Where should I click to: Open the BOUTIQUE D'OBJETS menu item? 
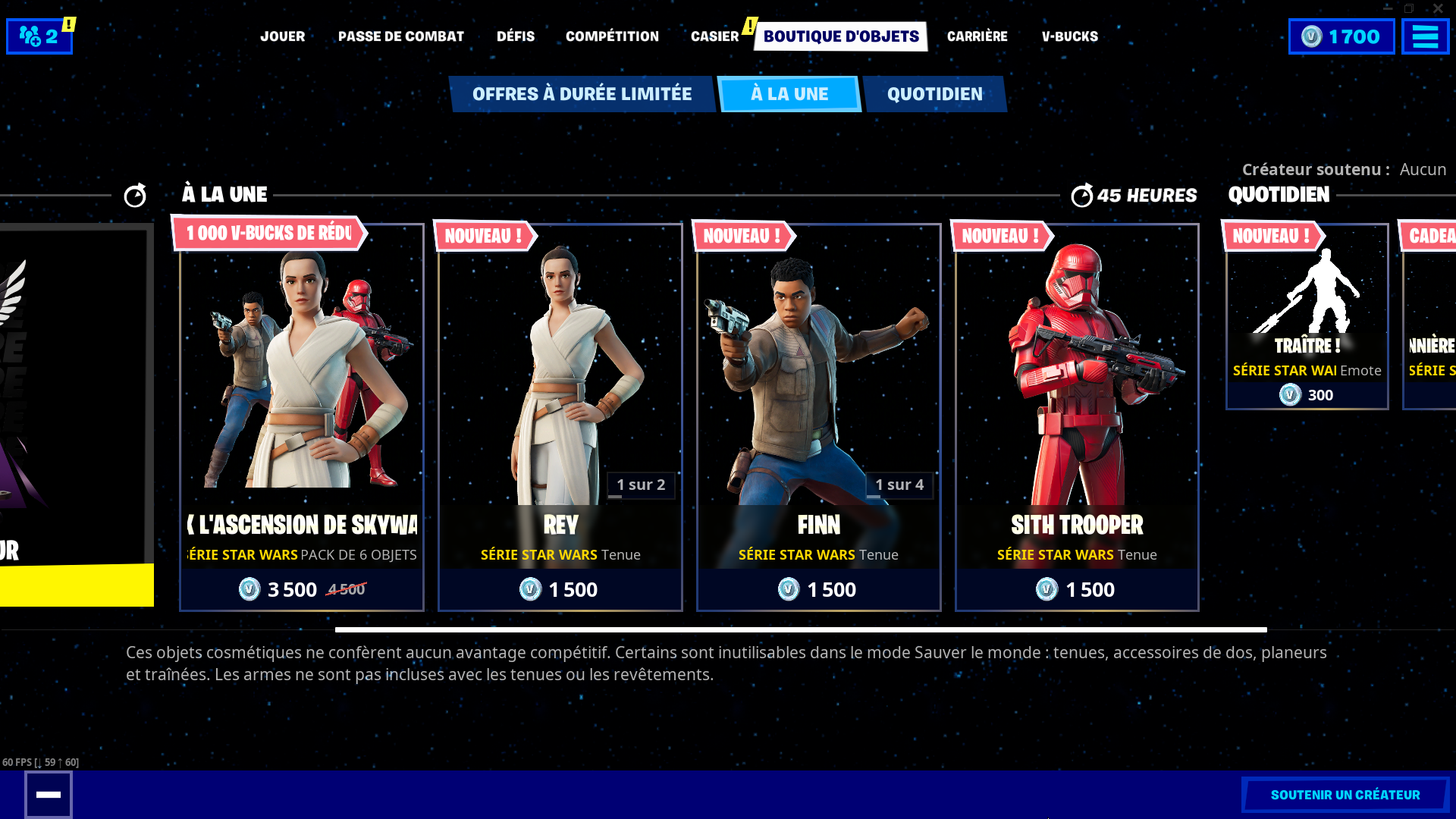coord(839,35)
